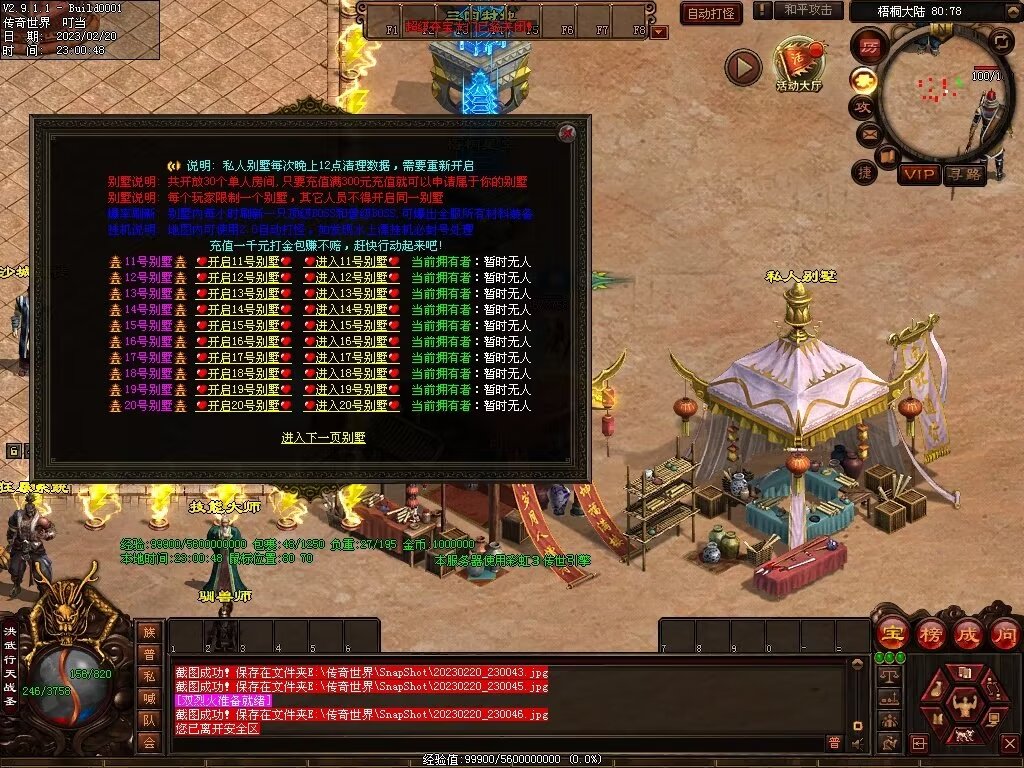Open the treasure shop button (宝)
The width and height of the screenshot is (1024, 768).
(889, 633)
